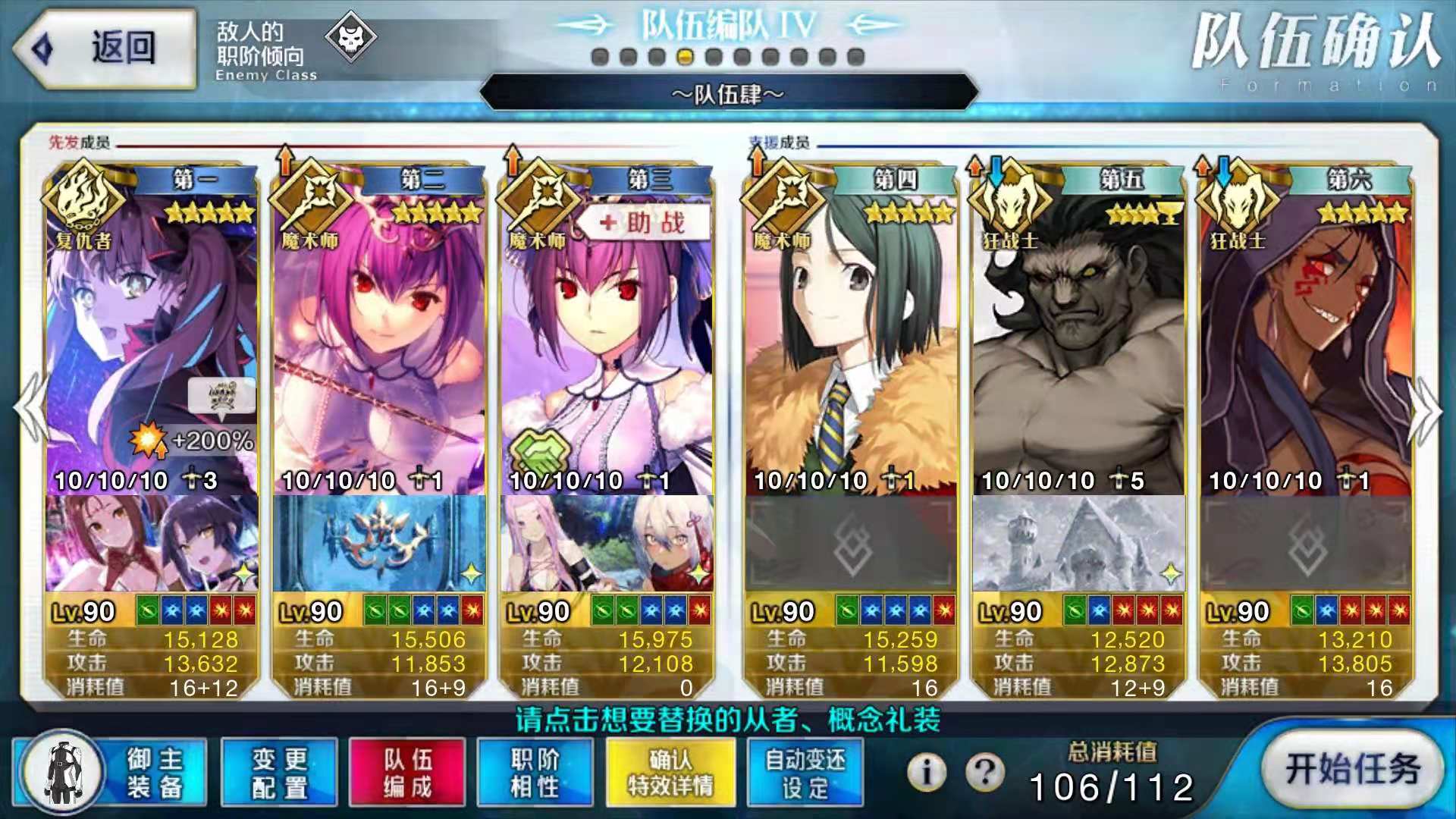1456x819 pixels.
Task: Change the snowy castle craft essence
Action: pos(1078,544)
